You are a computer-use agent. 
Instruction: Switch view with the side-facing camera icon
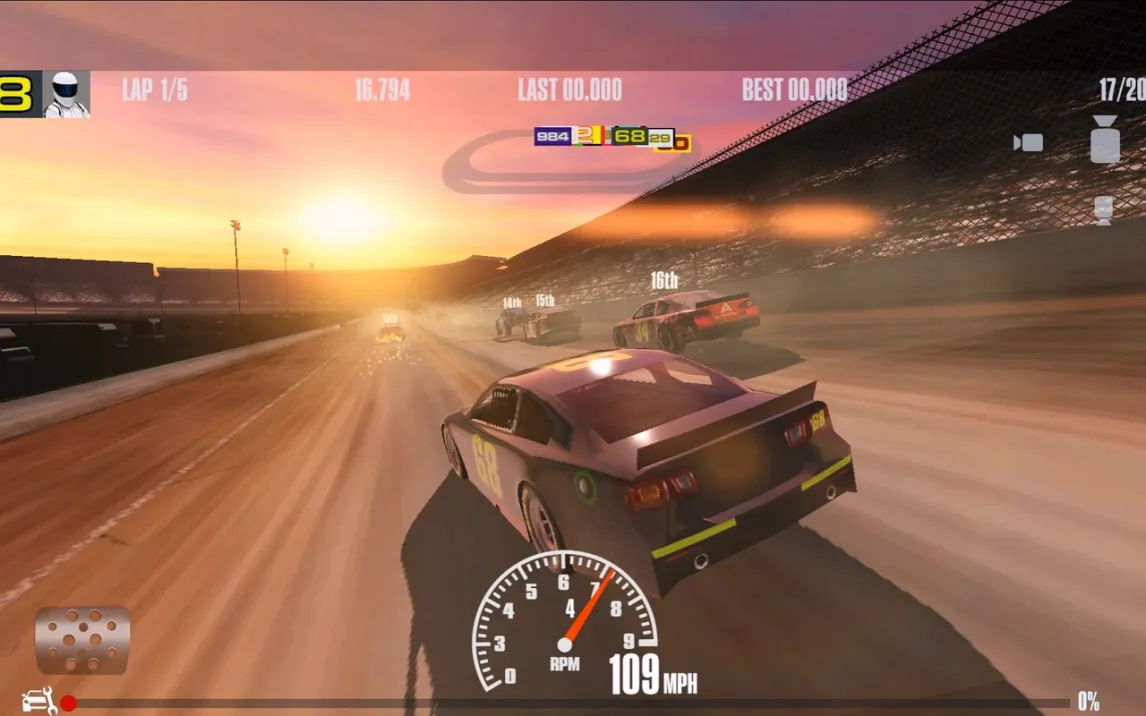tap(1028, 142)
